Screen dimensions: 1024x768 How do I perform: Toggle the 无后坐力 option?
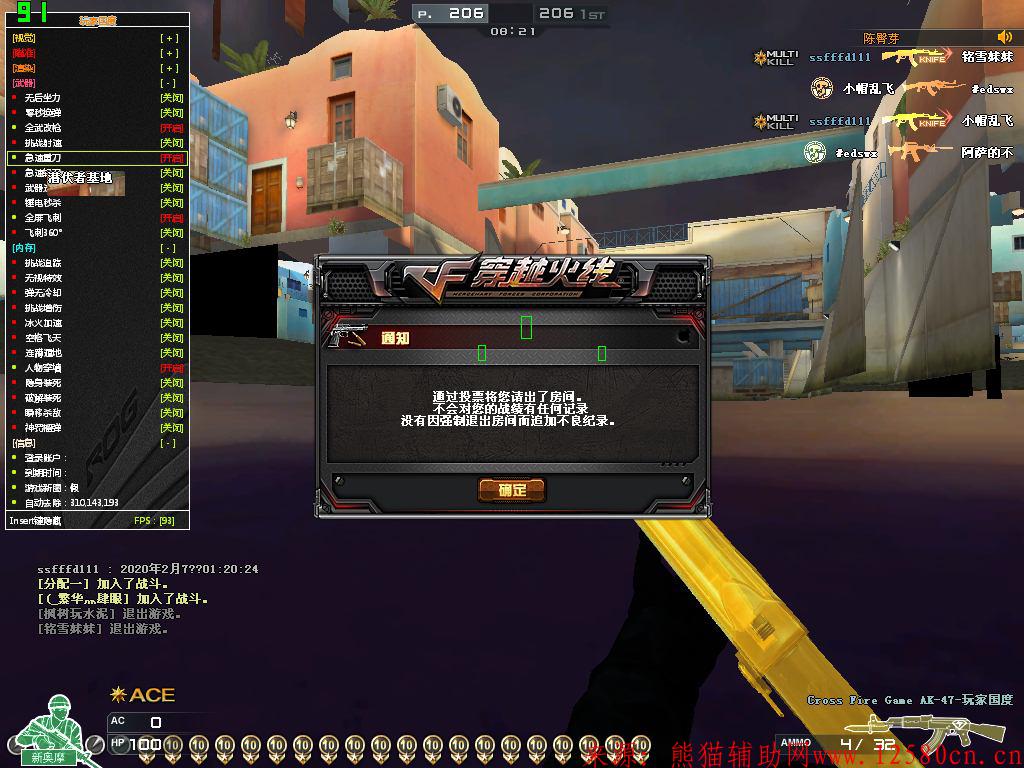click(x=171, y=98)
